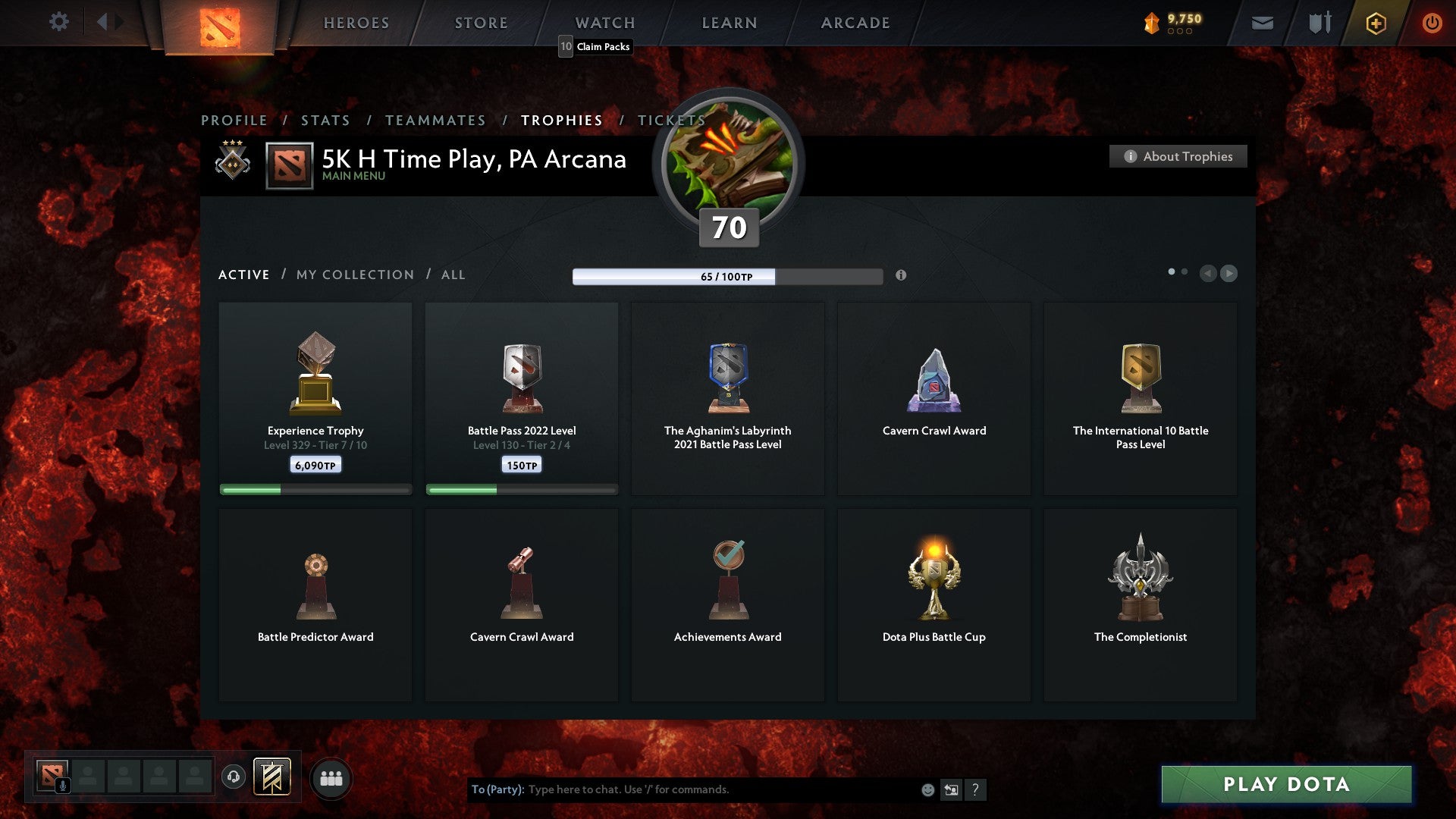Open the mail notifications envelope icon
Screen dimensions: 1456x819
(x=1260, y=23)
